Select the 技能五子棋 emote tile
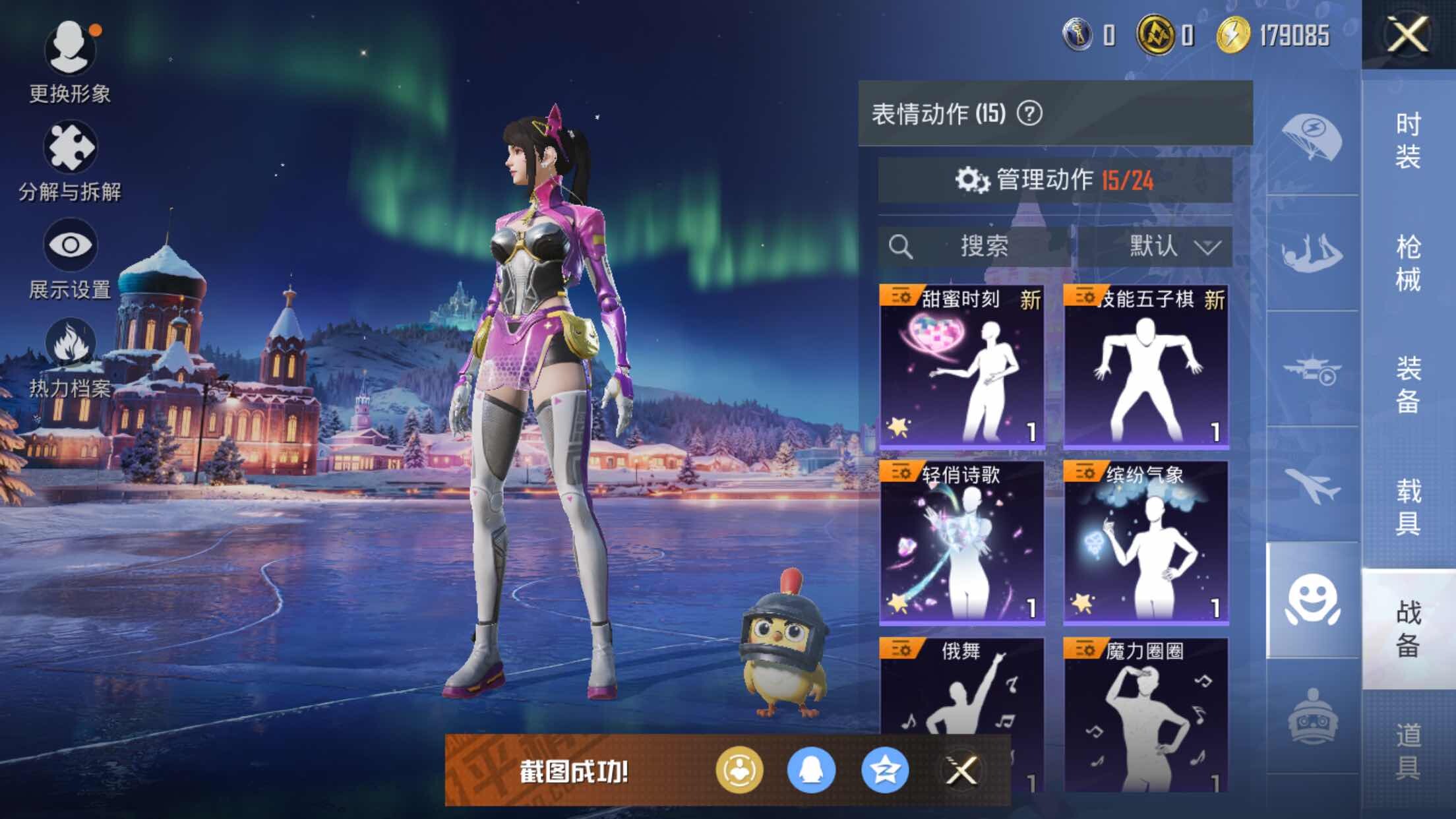This screenshot has height=819, width=1456. click(1145, 367)
